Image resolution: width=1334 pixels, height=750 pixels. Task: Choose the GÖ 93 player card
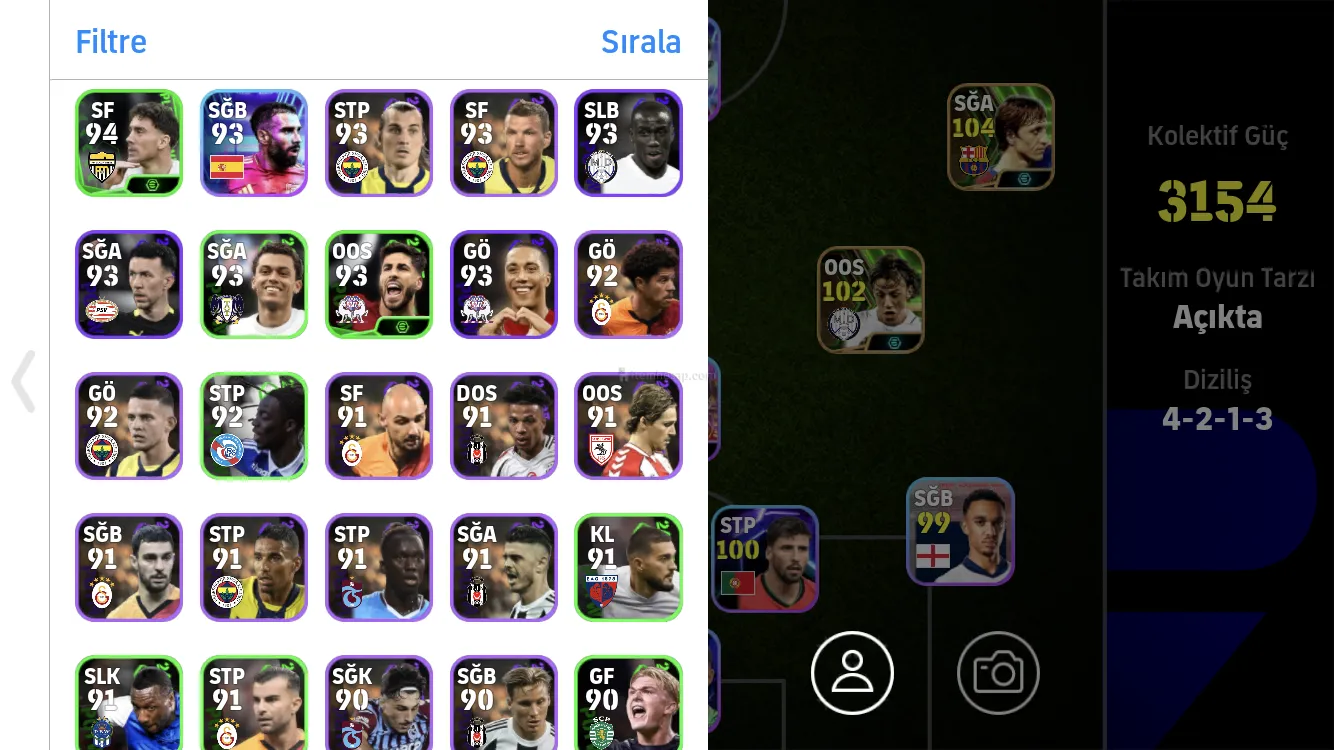pos(504,285)
